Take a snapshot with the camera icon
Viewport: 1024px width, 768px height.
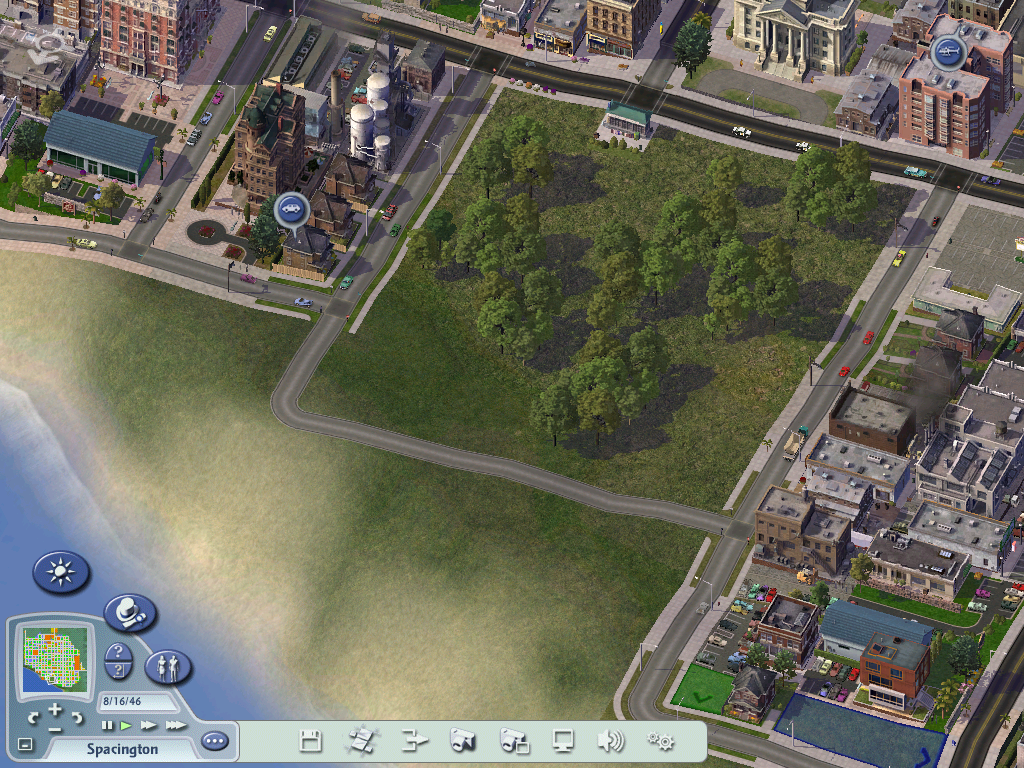click(x=462, y=741)
